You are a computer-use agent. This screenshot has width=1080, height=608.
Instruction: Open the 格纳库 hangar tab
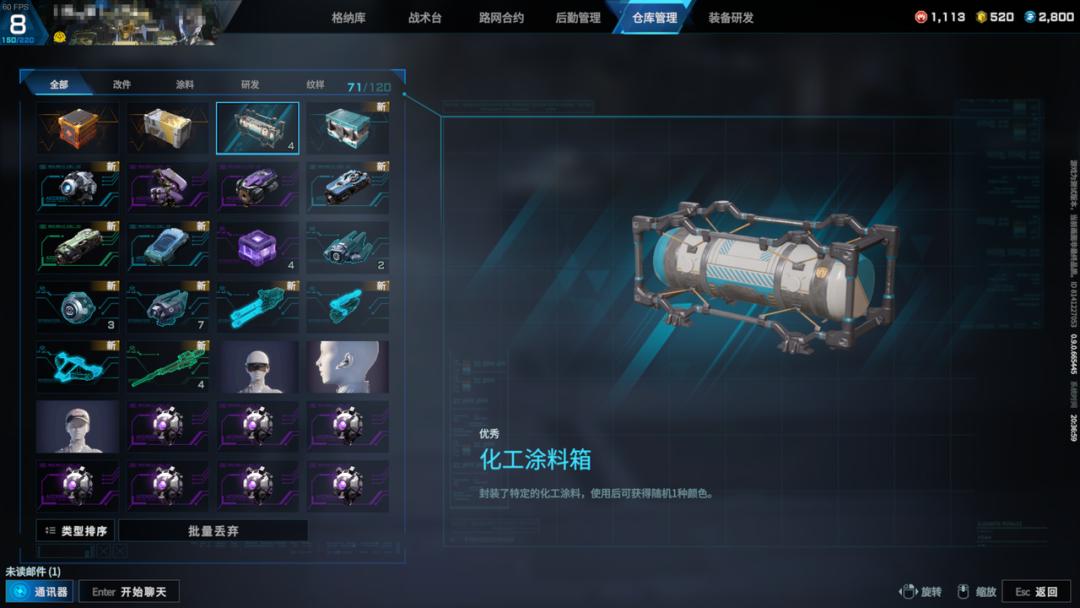click(348, 18)
